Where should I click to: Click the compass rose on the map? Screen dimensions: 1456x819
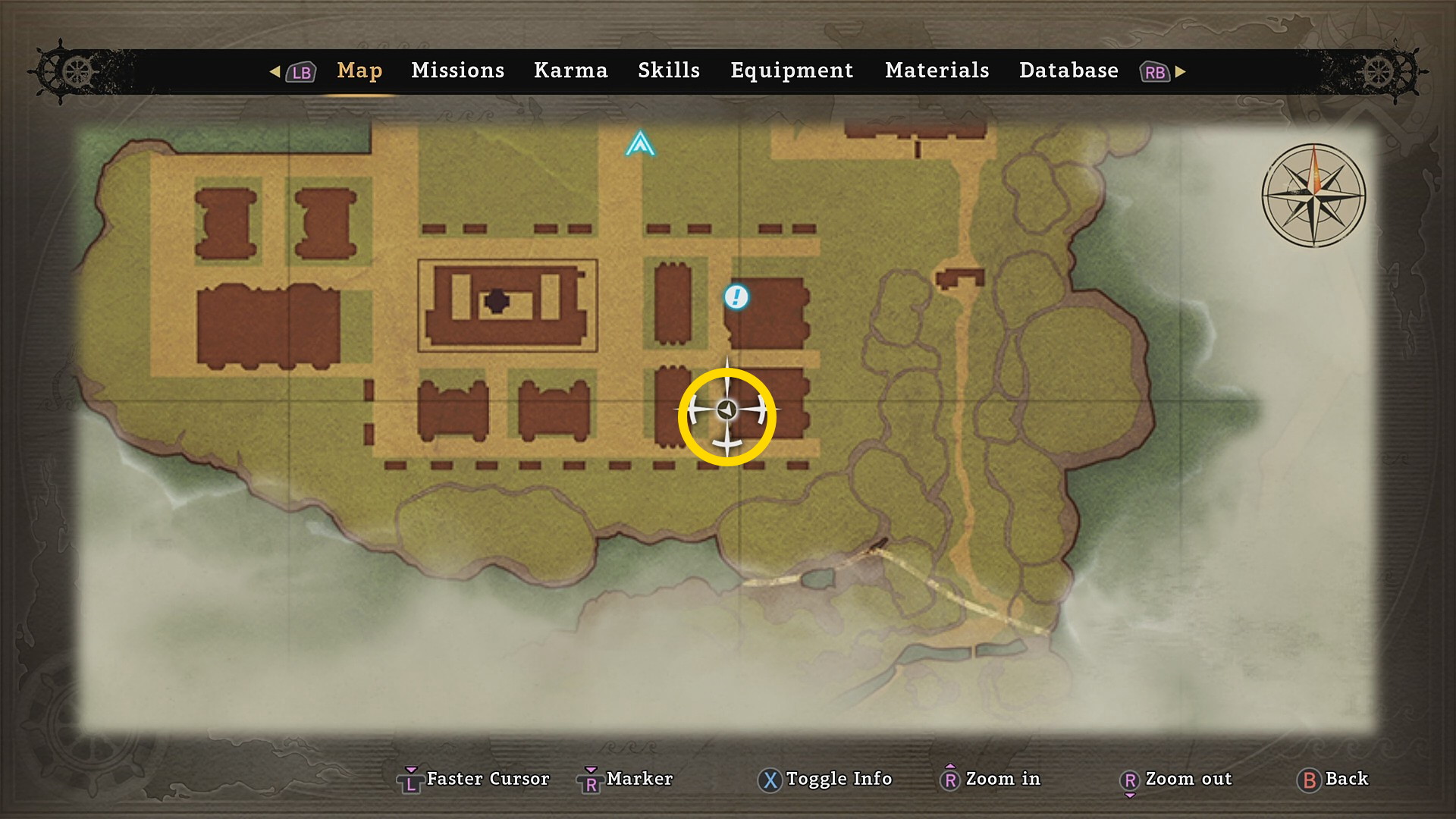[1313, 196]
